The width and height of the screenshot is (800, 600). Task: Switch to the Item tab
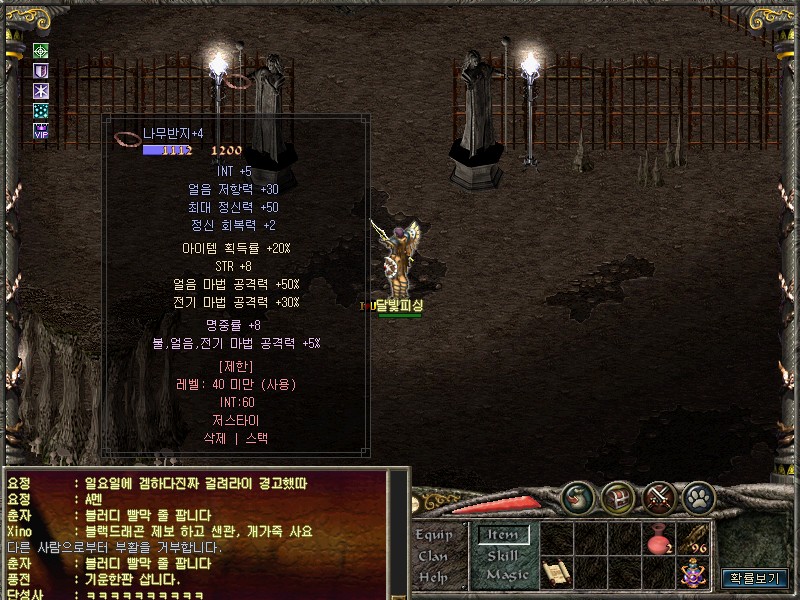(503, 535)
